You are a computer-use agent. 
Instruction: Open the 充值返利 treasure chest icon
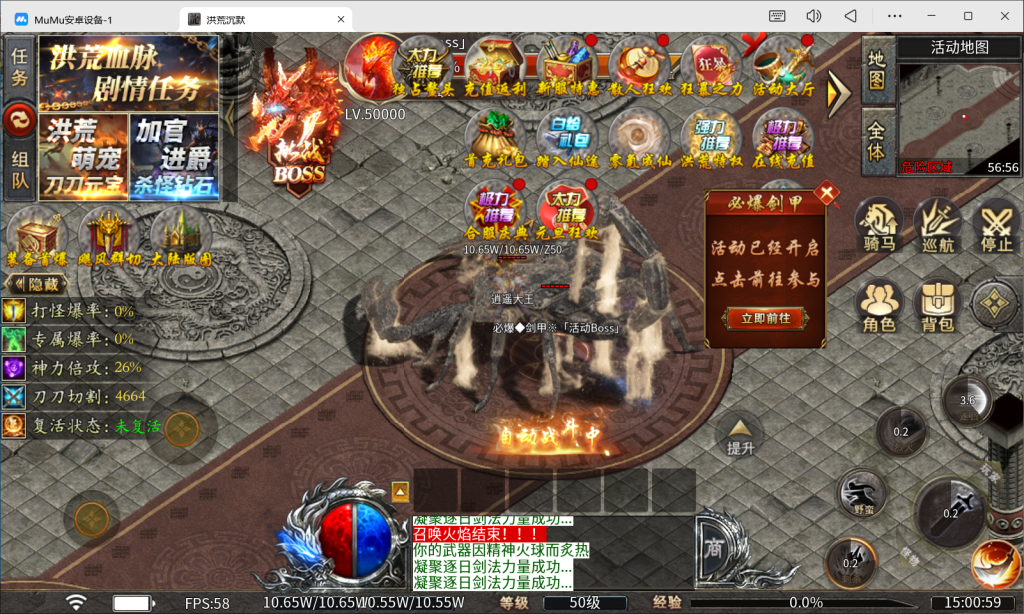[496, 68]
